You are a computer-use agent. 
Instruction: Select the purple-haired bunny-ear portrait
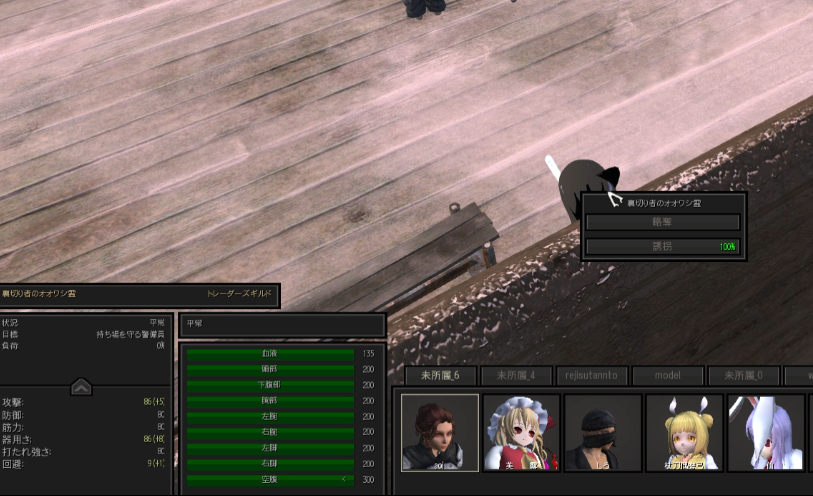point(765,432)
